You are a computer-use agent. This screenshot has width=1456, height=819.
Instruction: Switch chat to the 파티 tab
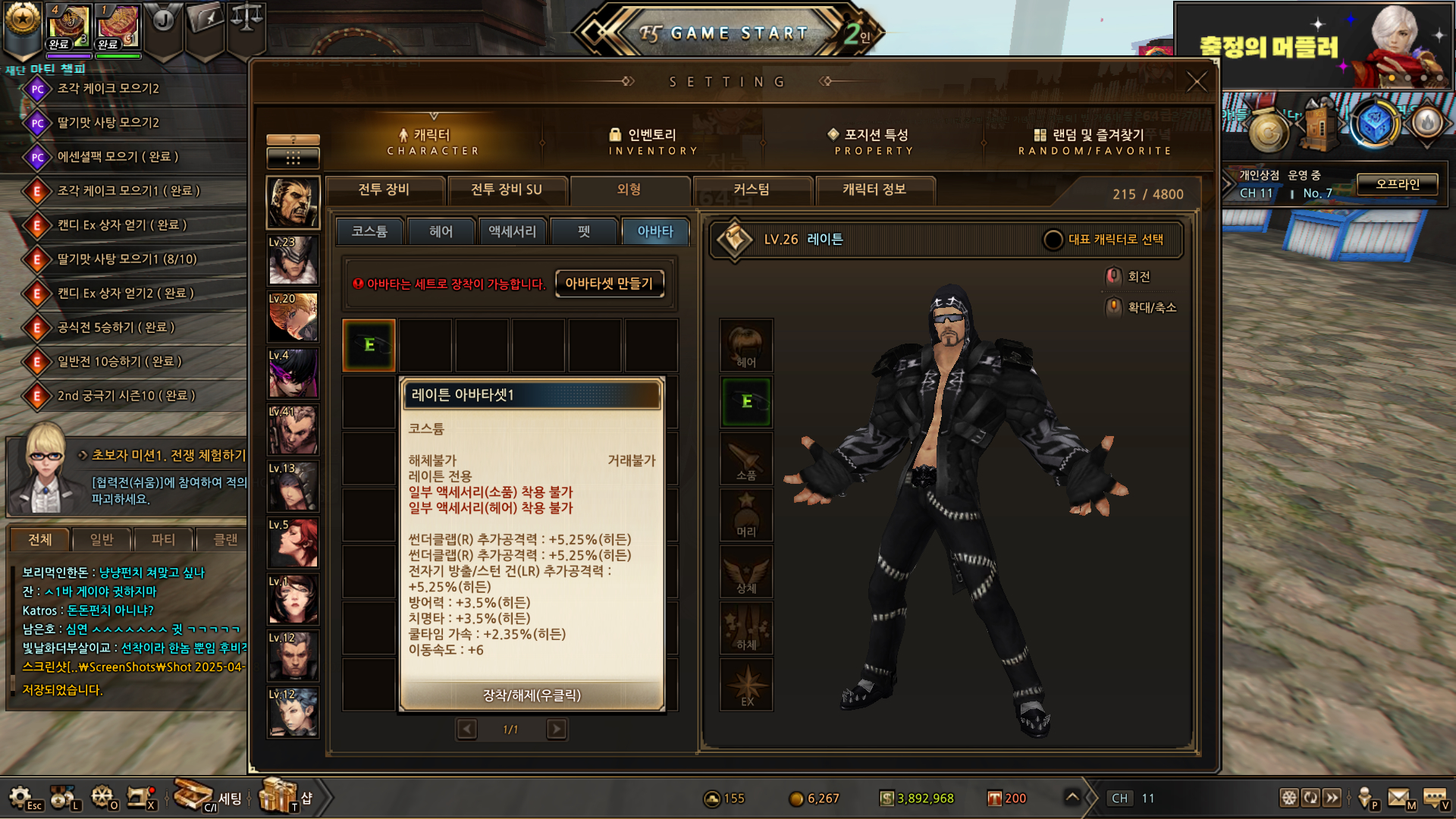pos(163,539)
